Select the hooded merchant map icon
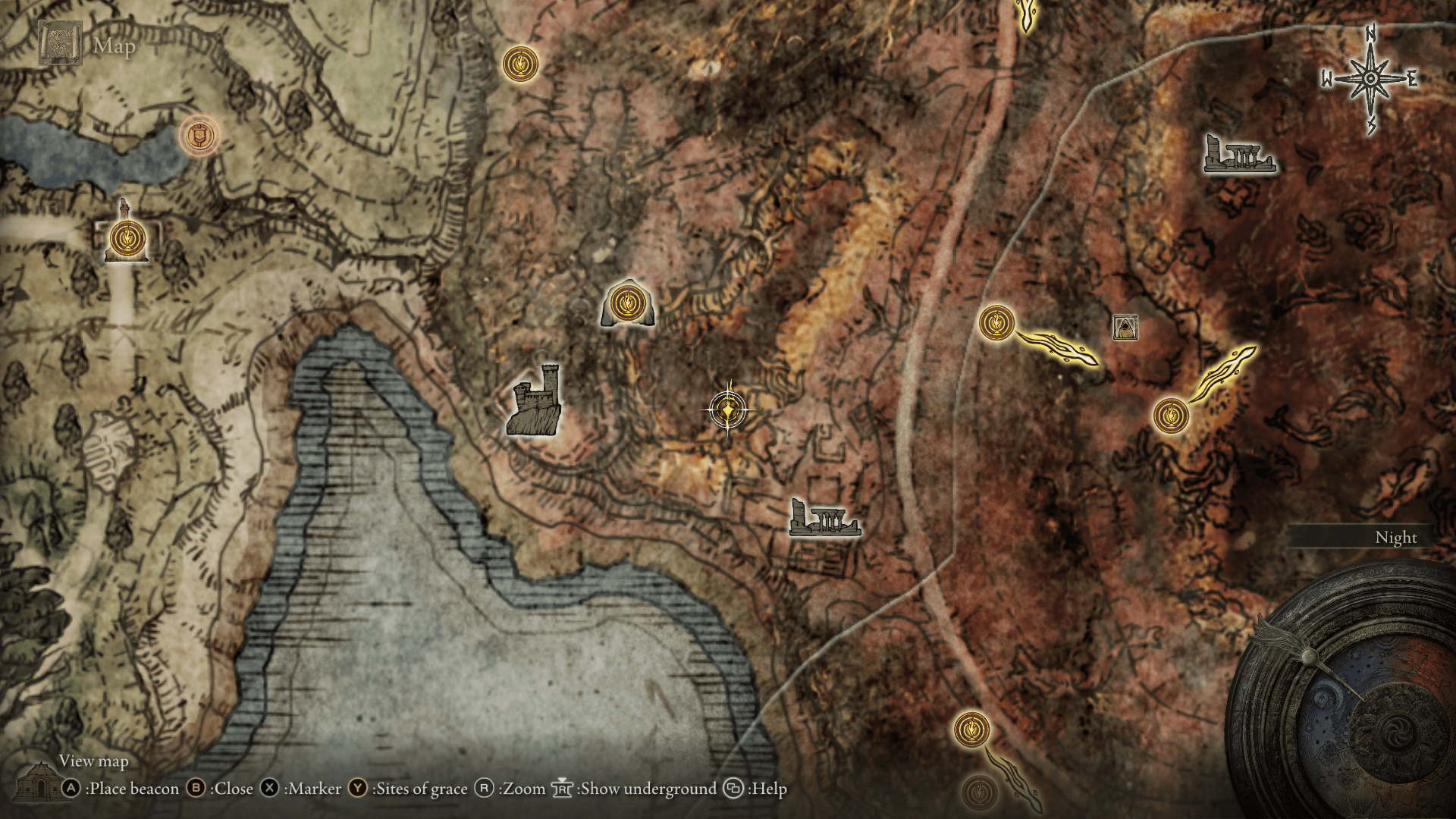This screenshot has width=1456, height=819. coord(1125,328)
